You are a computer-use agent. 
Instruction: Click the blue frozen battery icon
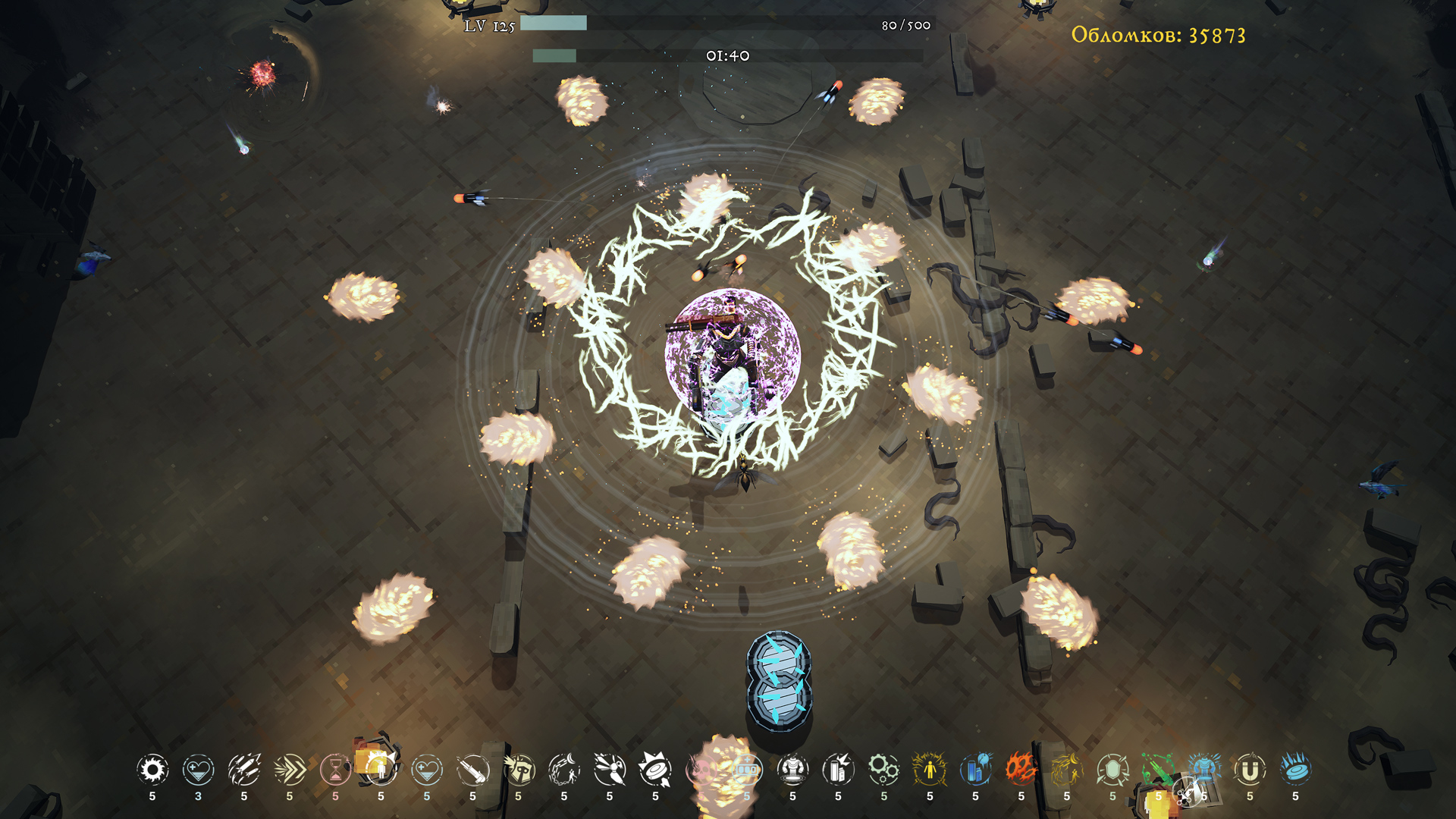975,770
